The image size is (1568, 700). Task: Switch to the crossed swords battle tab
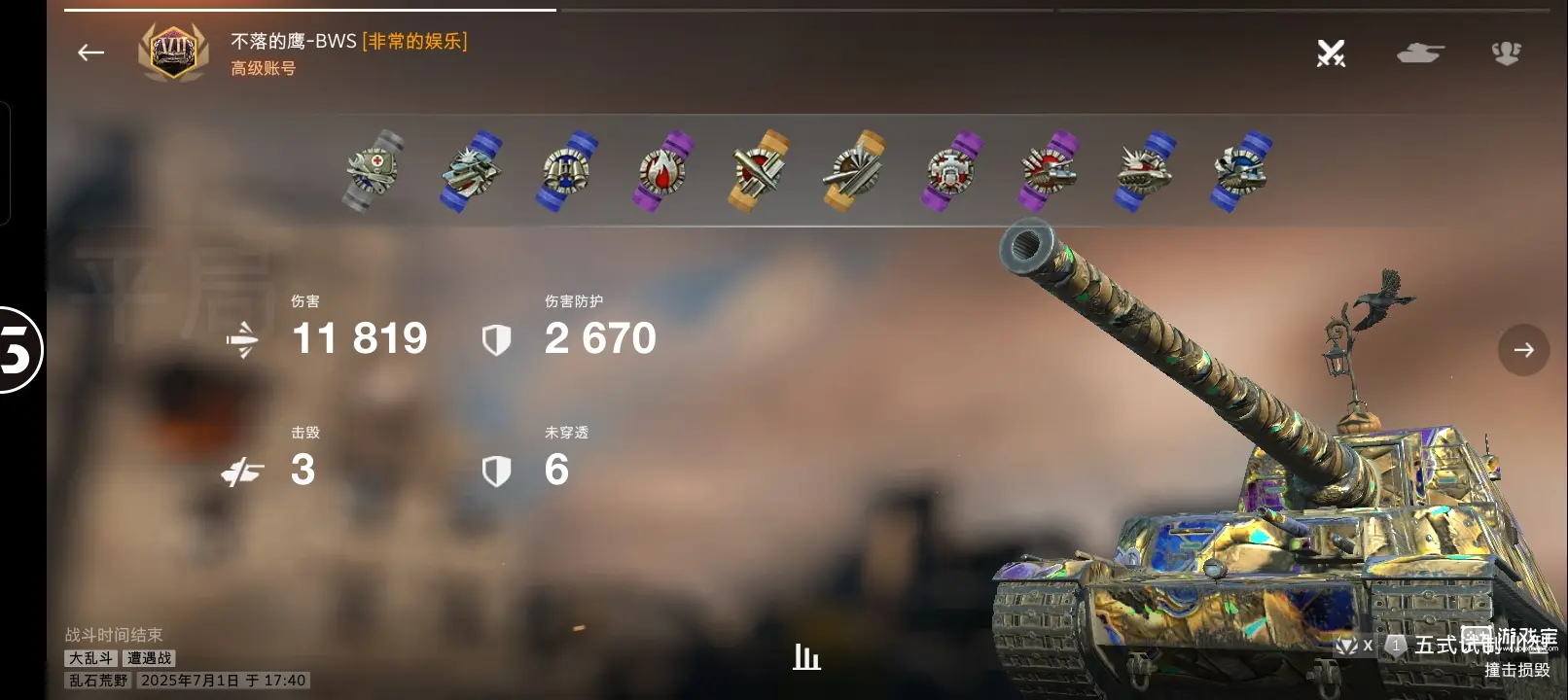[x=1331, y=53]
